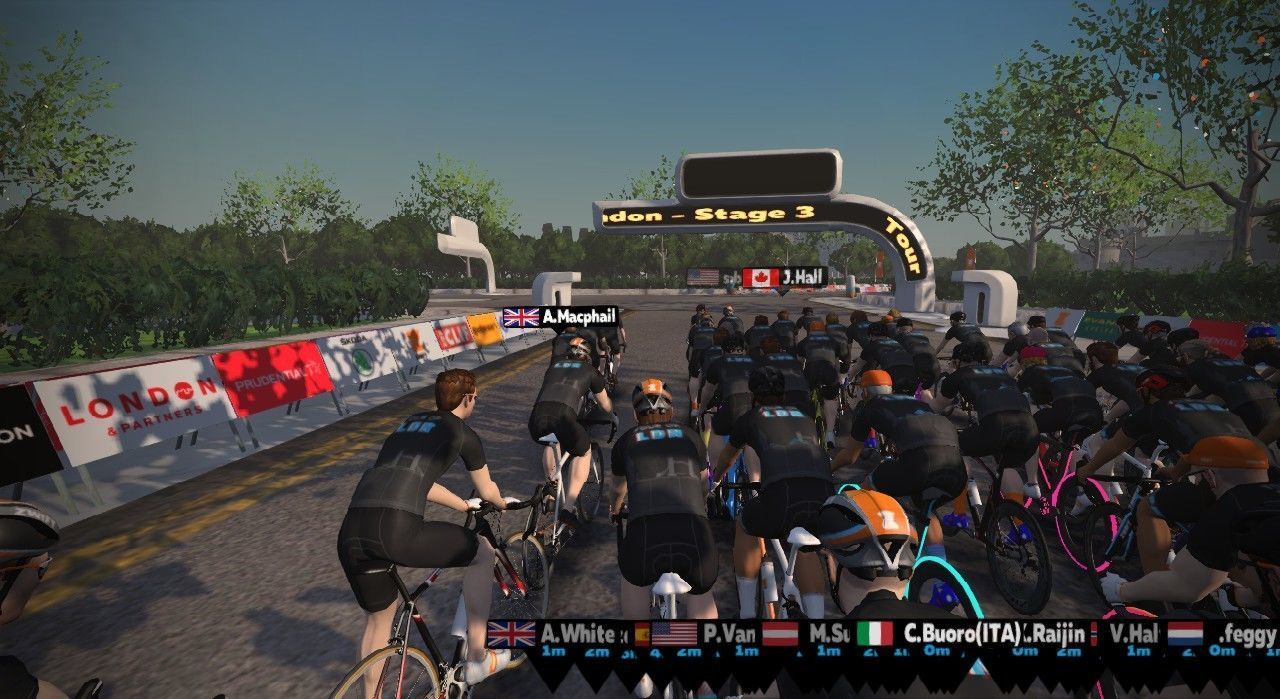The height and width of the screenshot is (699, 1280).
Task: Select the A.Macphail rider name tag
Action: (x=561, y=317)
